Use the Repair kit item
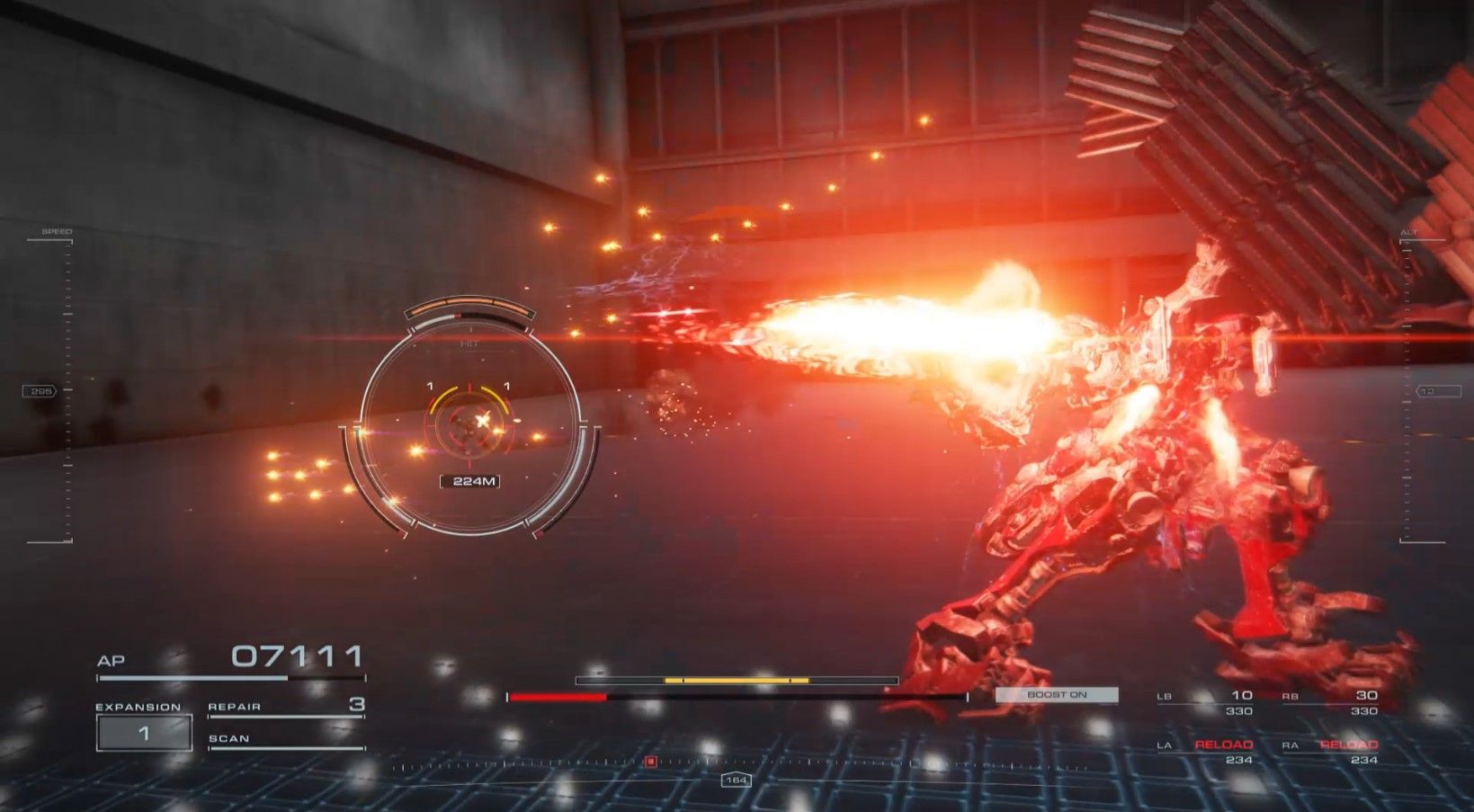1474x812 pixels. (x=286, y=707)
